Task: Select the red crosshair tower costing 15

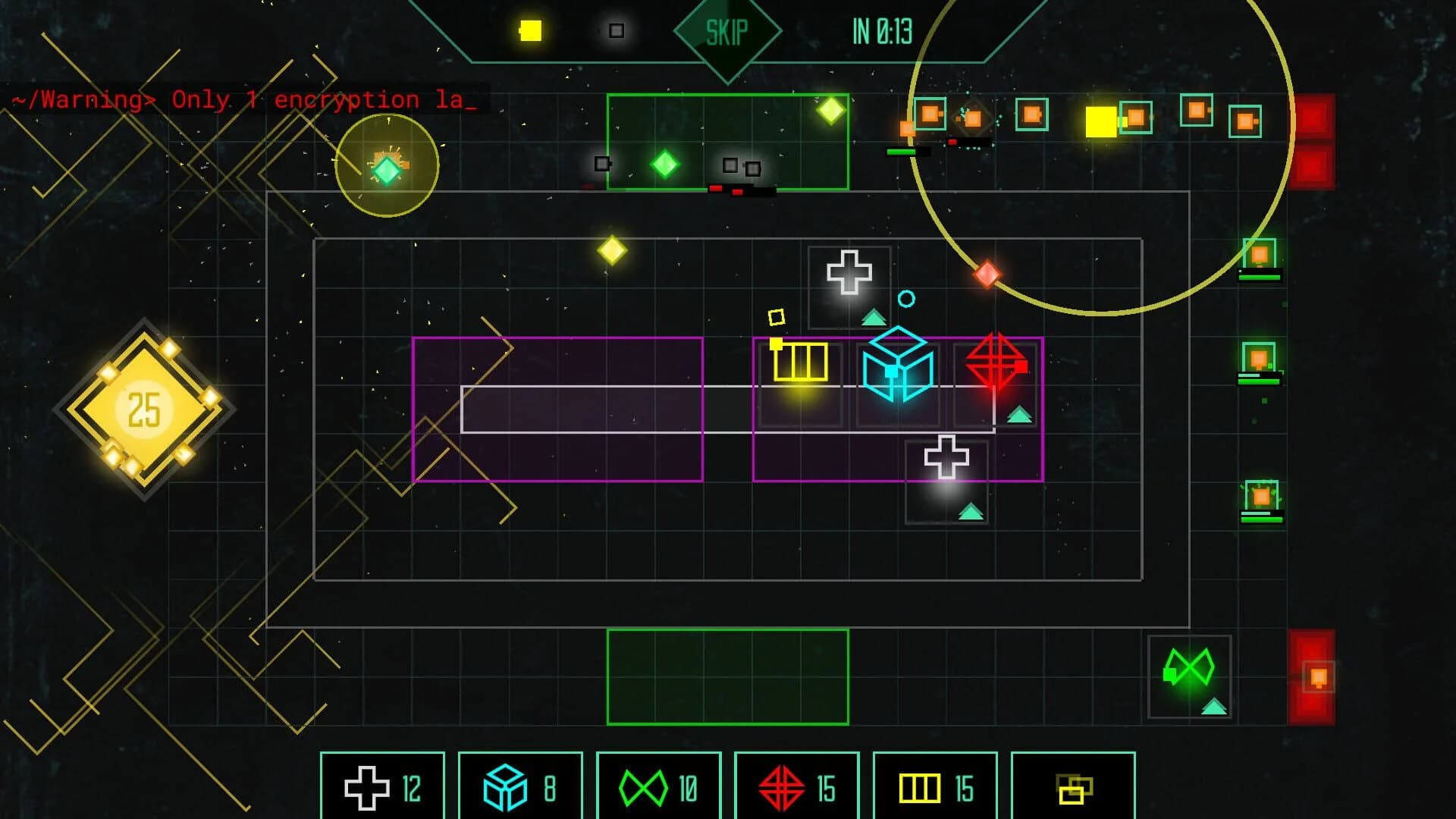Action: click(797, 786)
